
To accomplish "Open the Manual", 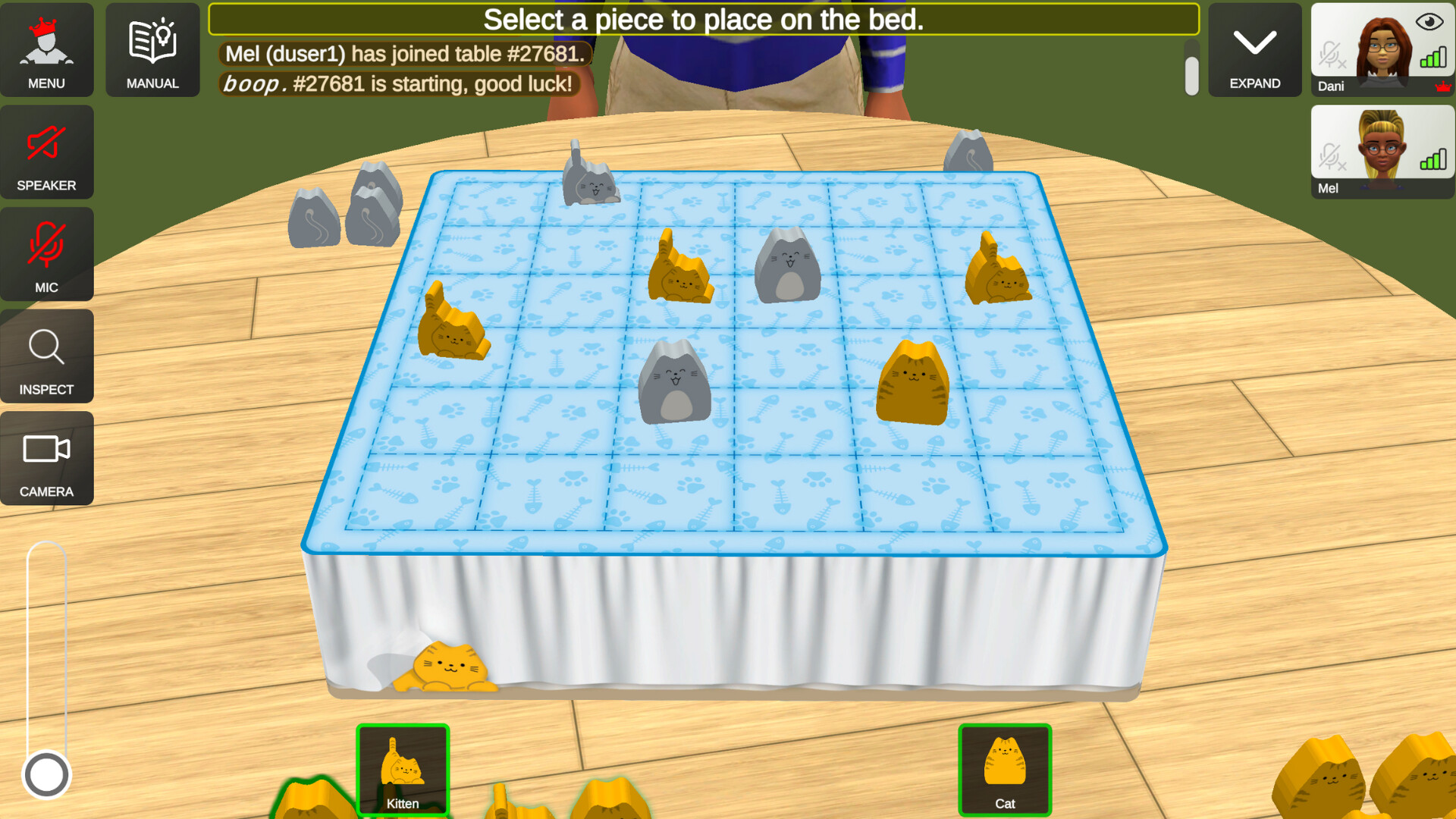I will click(x=152, y=49).
